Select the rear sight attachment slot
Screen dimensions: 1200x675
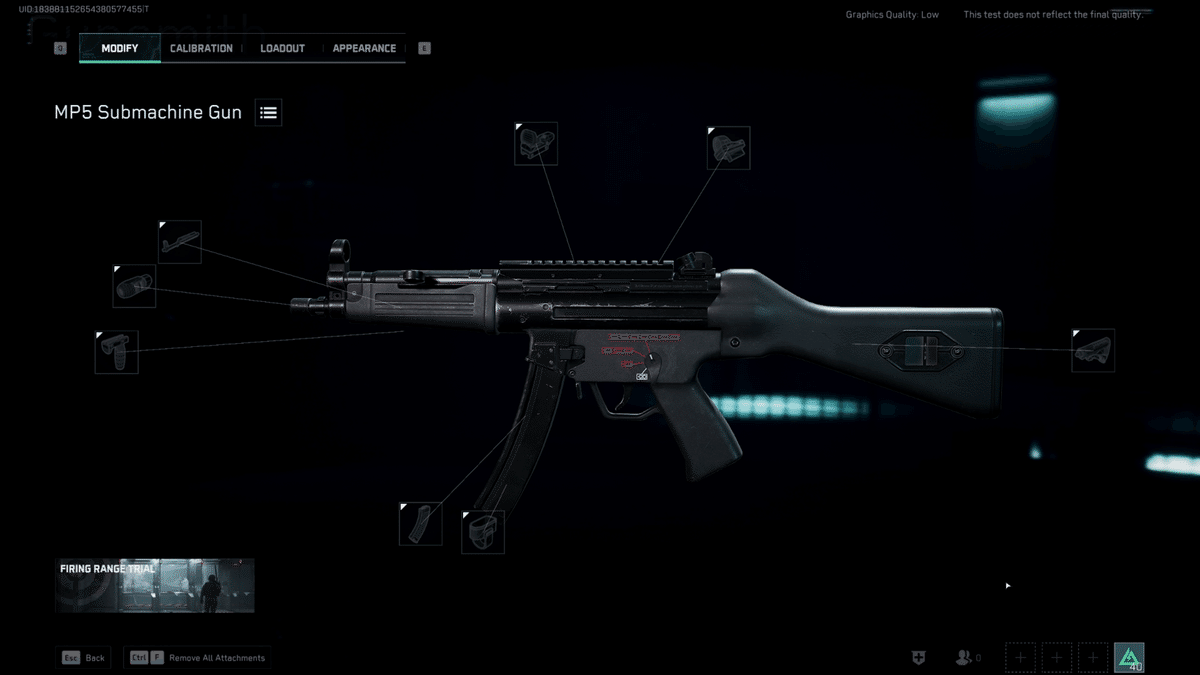click(x=728, y=148)
